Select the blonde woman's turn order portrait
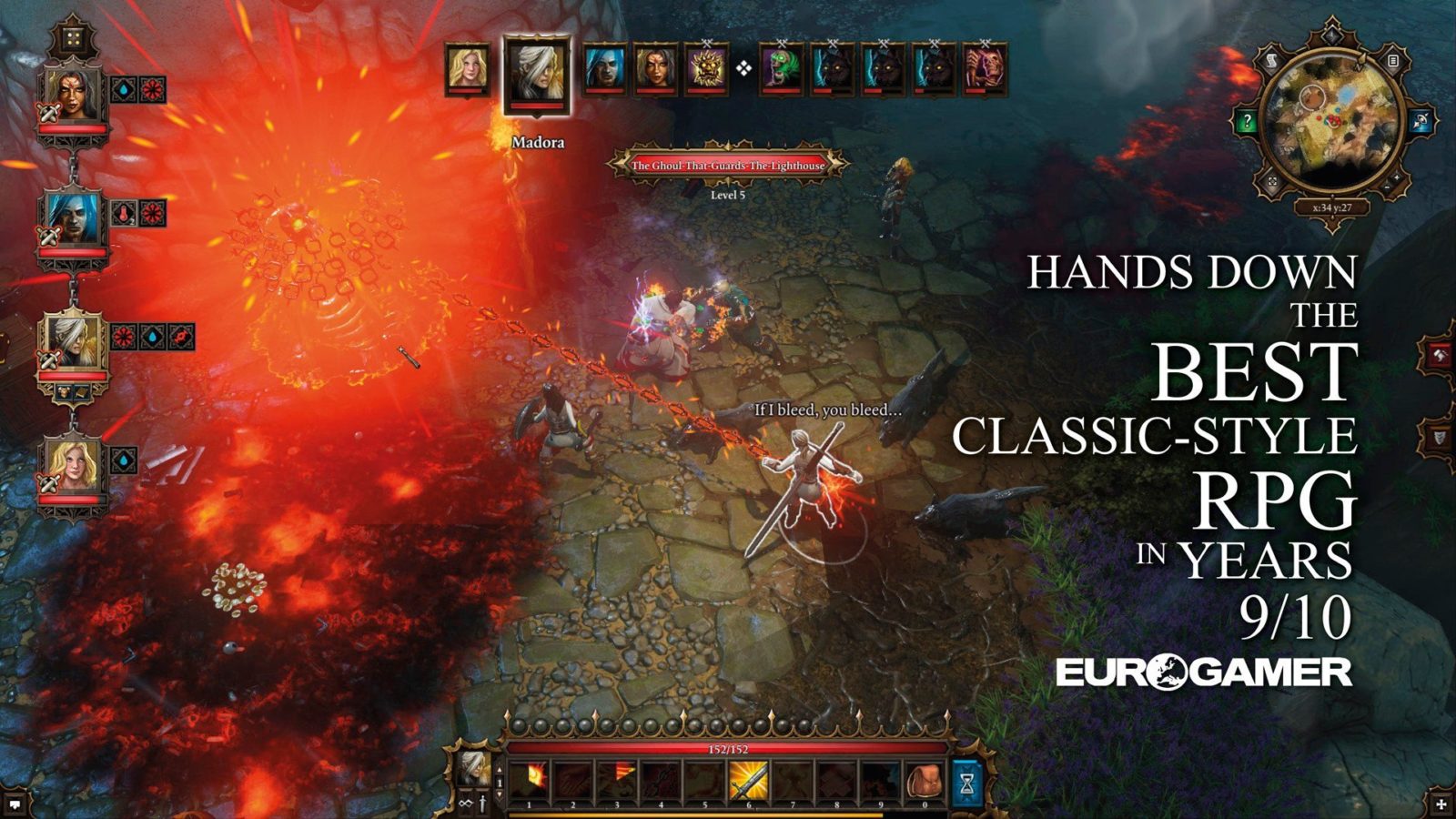Image resolution: width=1456 pixels, height=819 pixels. point(467,68)
